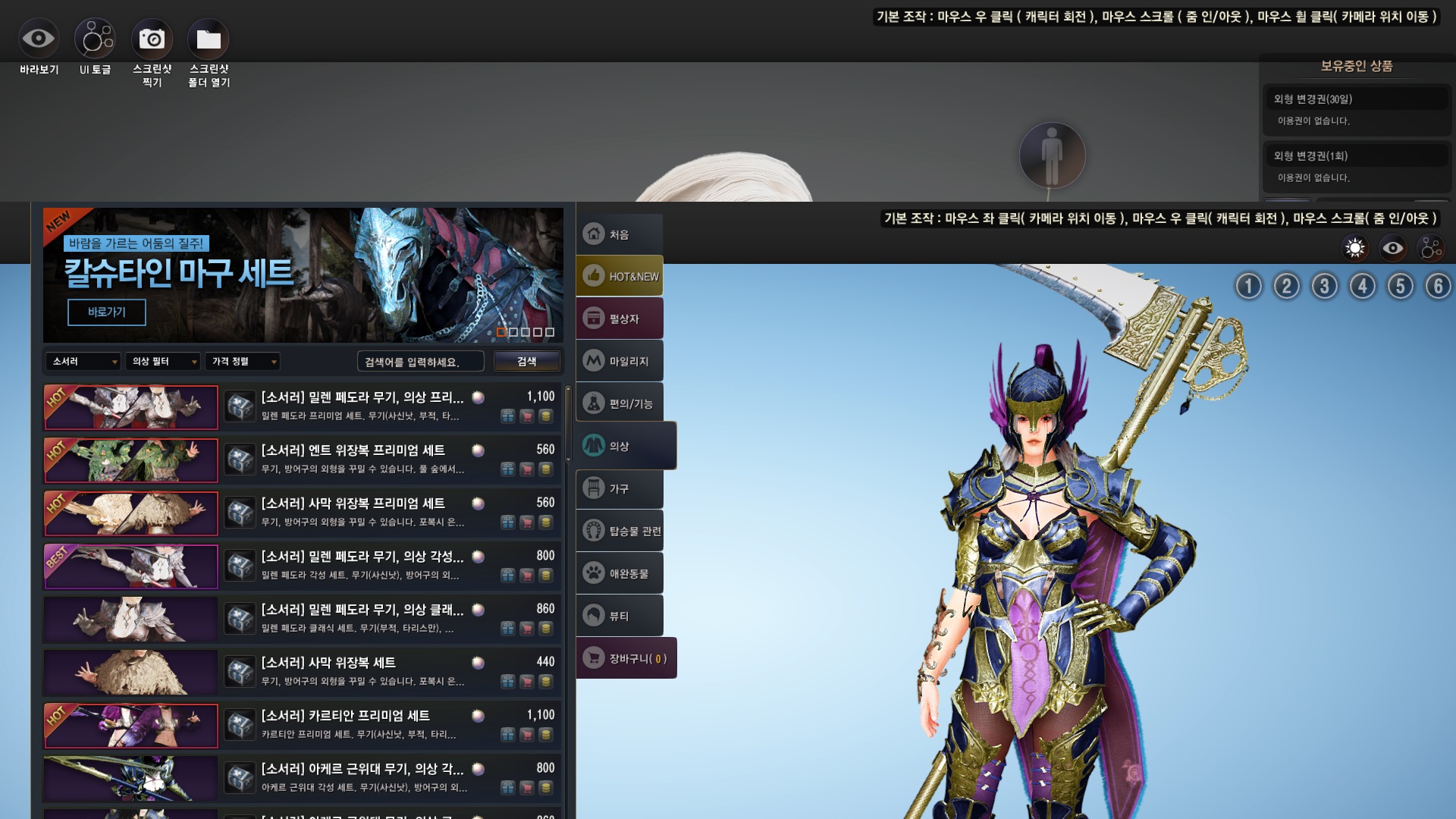Screen dimensions: 1456x819
Task: Toggle the UI with UI 토글
Action: (95, 39)
